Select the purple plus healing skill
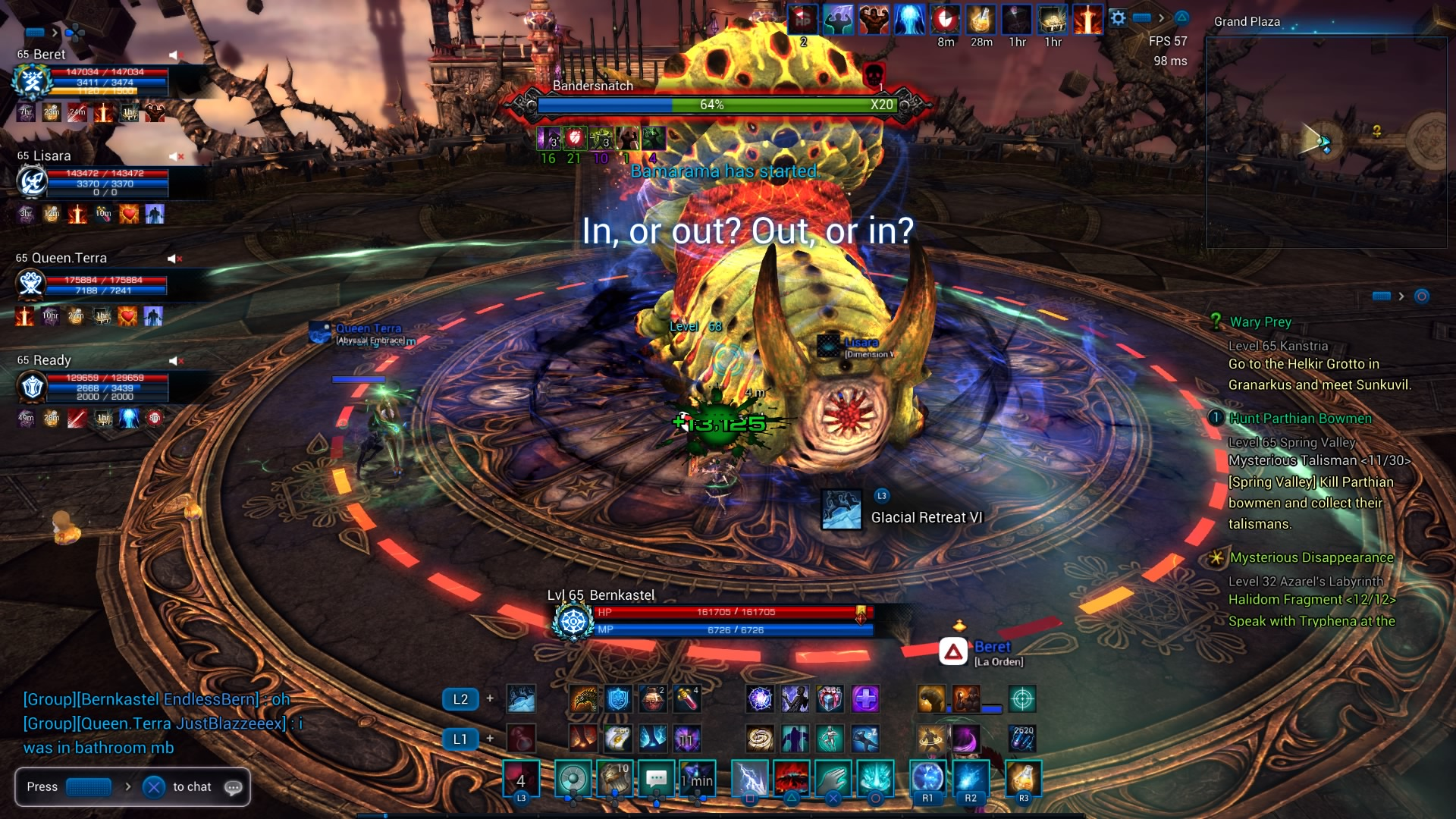 (x=865, y=698)
